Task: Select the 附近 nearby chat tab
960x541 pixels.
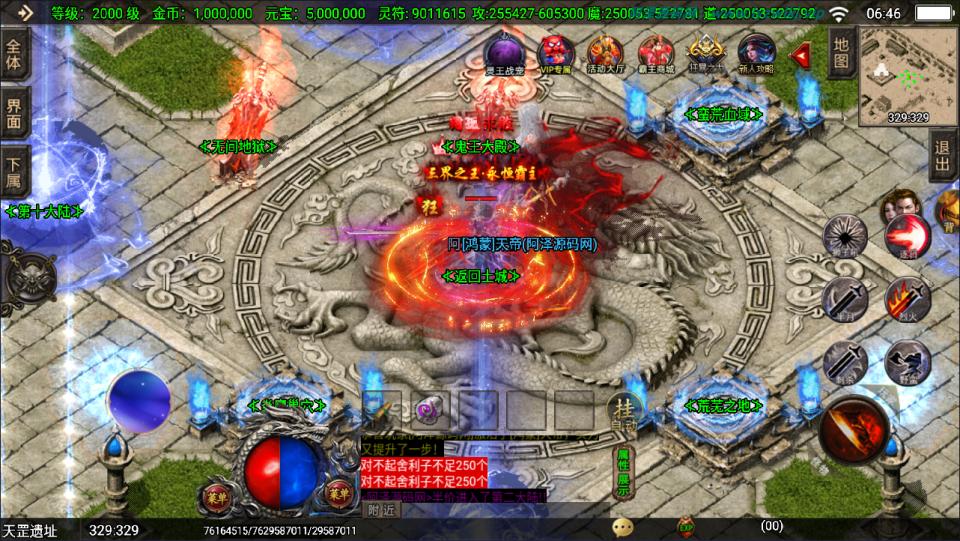Action: [382, 510]
